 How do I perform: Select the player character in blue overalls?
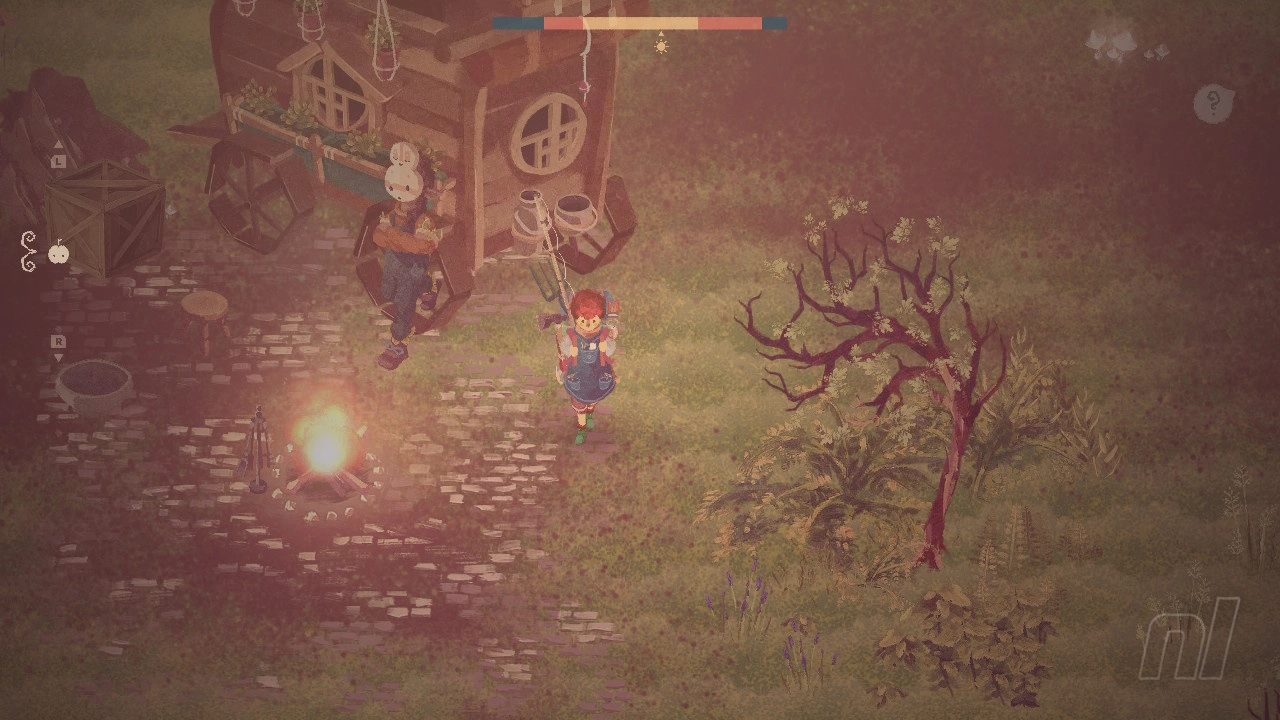click(590, 360)
